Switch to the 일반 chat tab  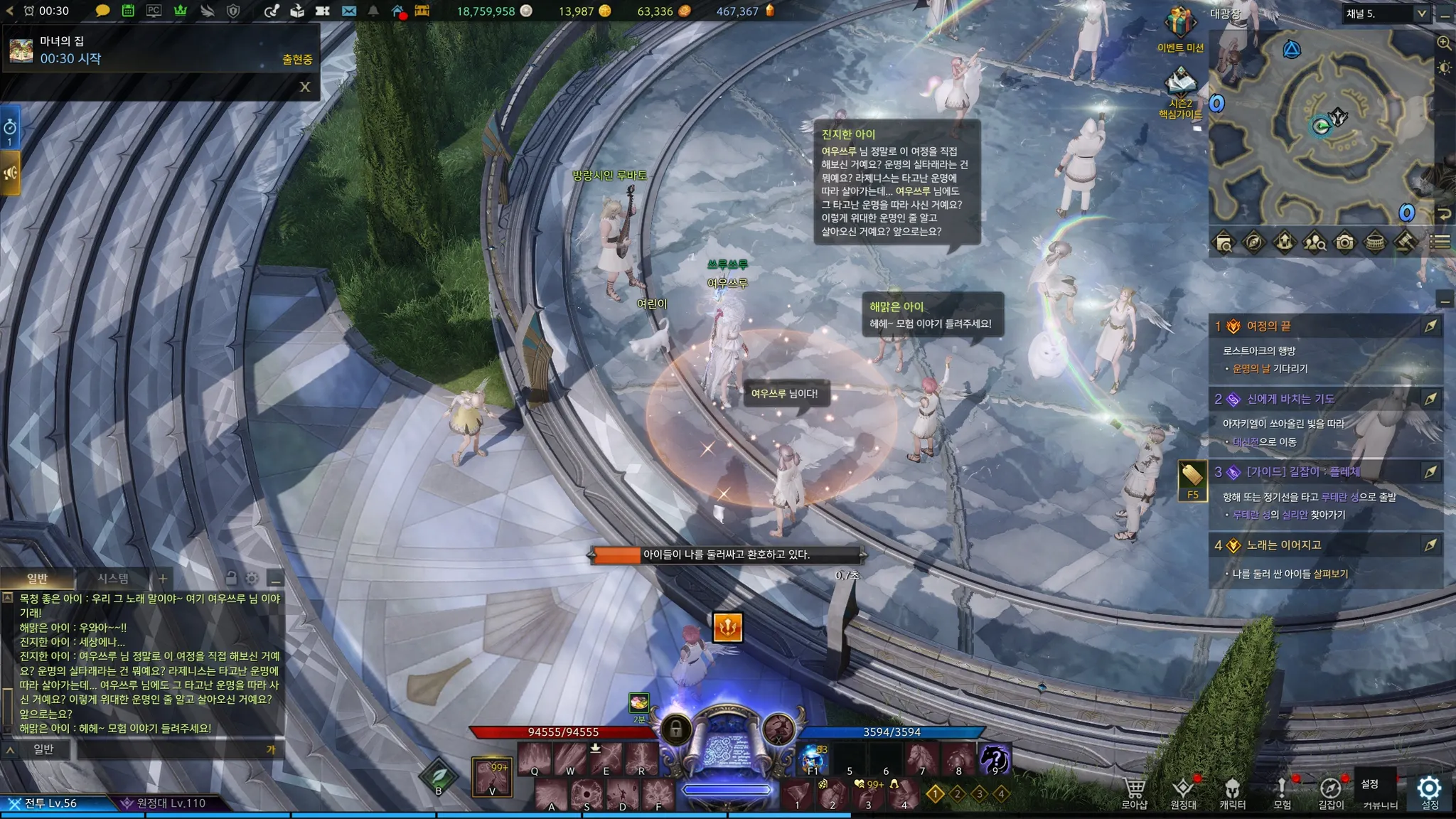coord(37,578)
